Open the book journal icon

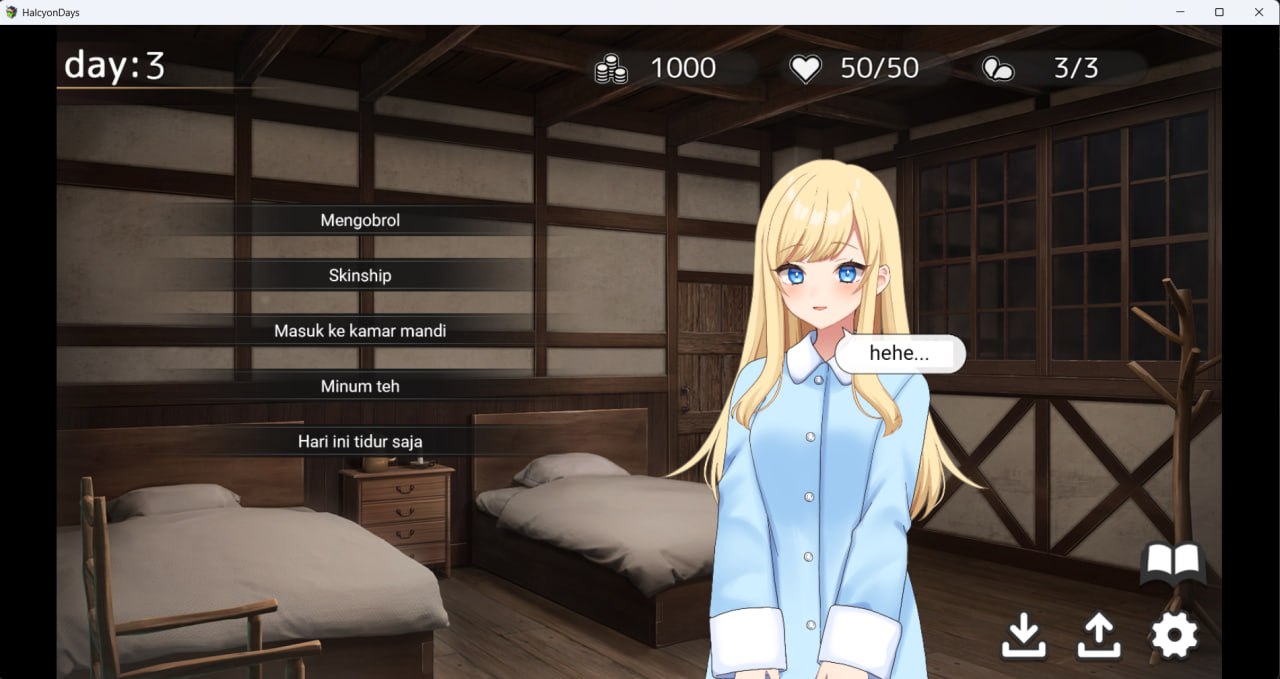pos(1172,565)
